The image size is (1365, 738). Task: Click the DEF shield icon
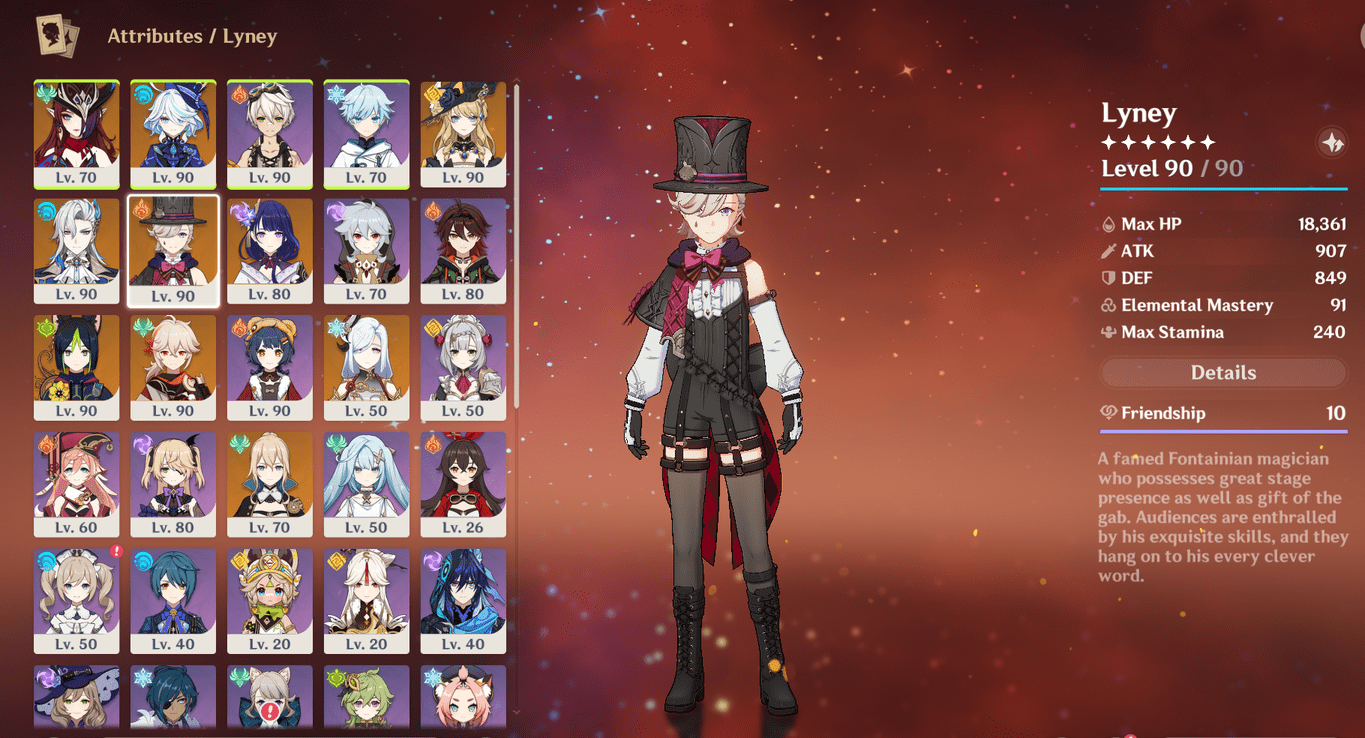pyautogui.click(x=1110, y=277)
